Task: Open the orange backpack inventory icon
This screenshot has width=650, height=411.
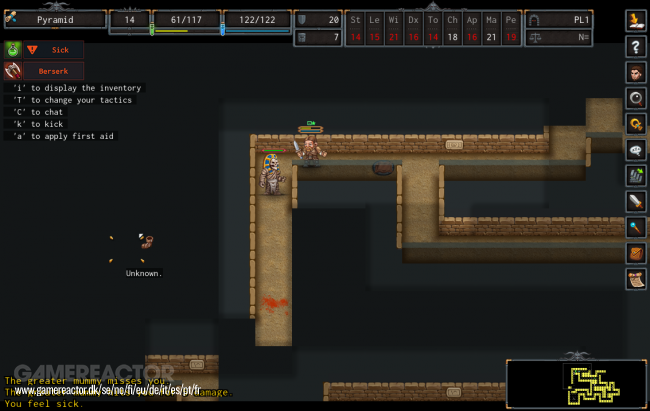Action: (x=636, y=254)
